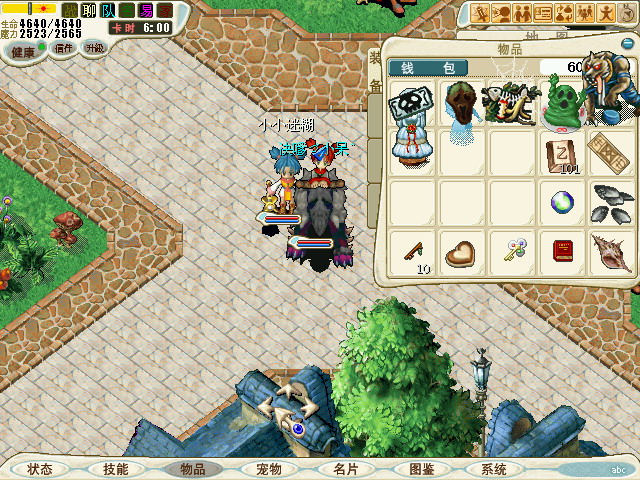Select the conch shell item
Image resolution: width=640 pixels, height=480 pixels.
click(608, 251)
